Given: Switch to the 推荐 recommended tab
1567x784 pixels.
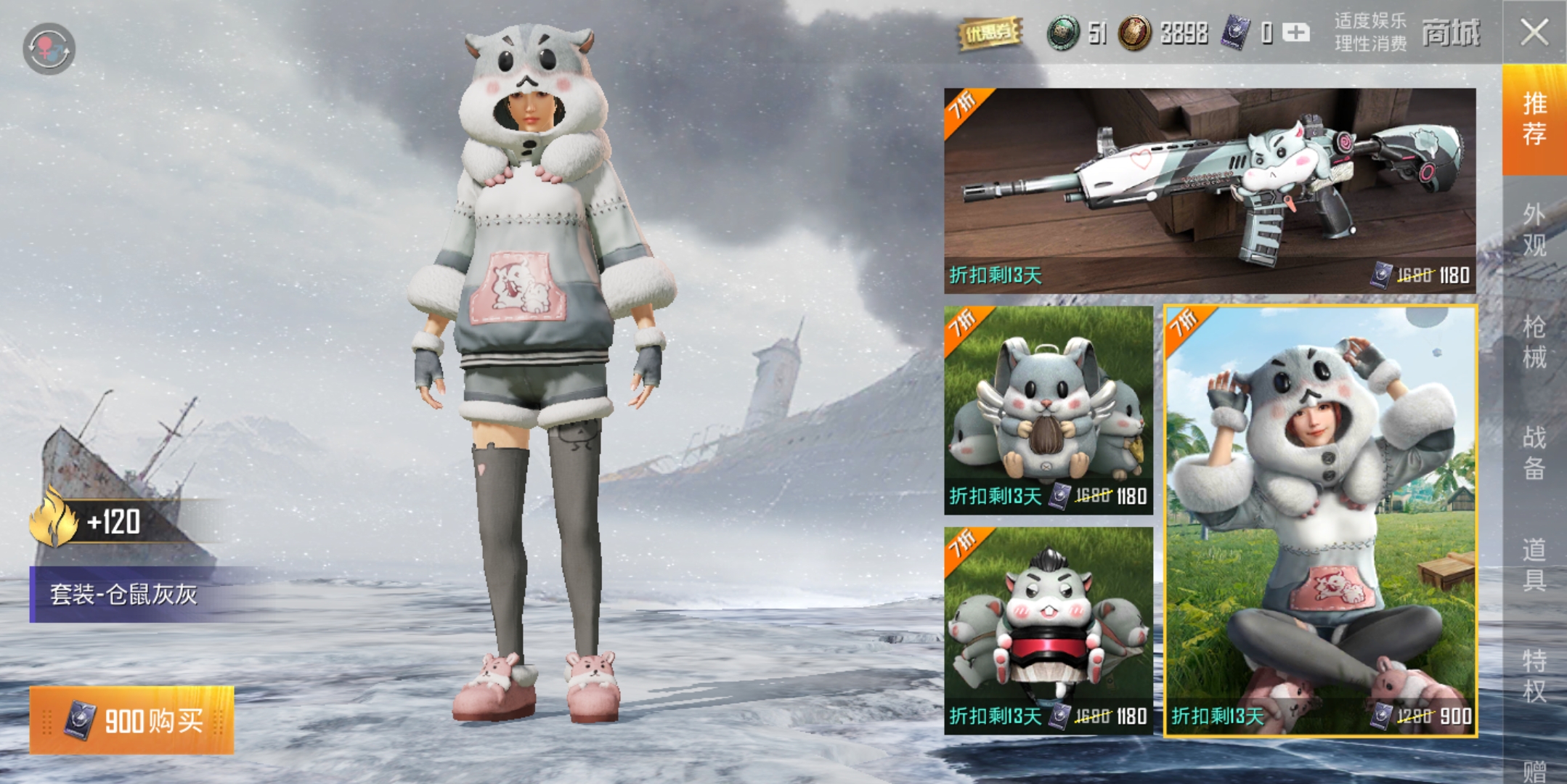Looking at the screenshot, I should (1534, 119).
